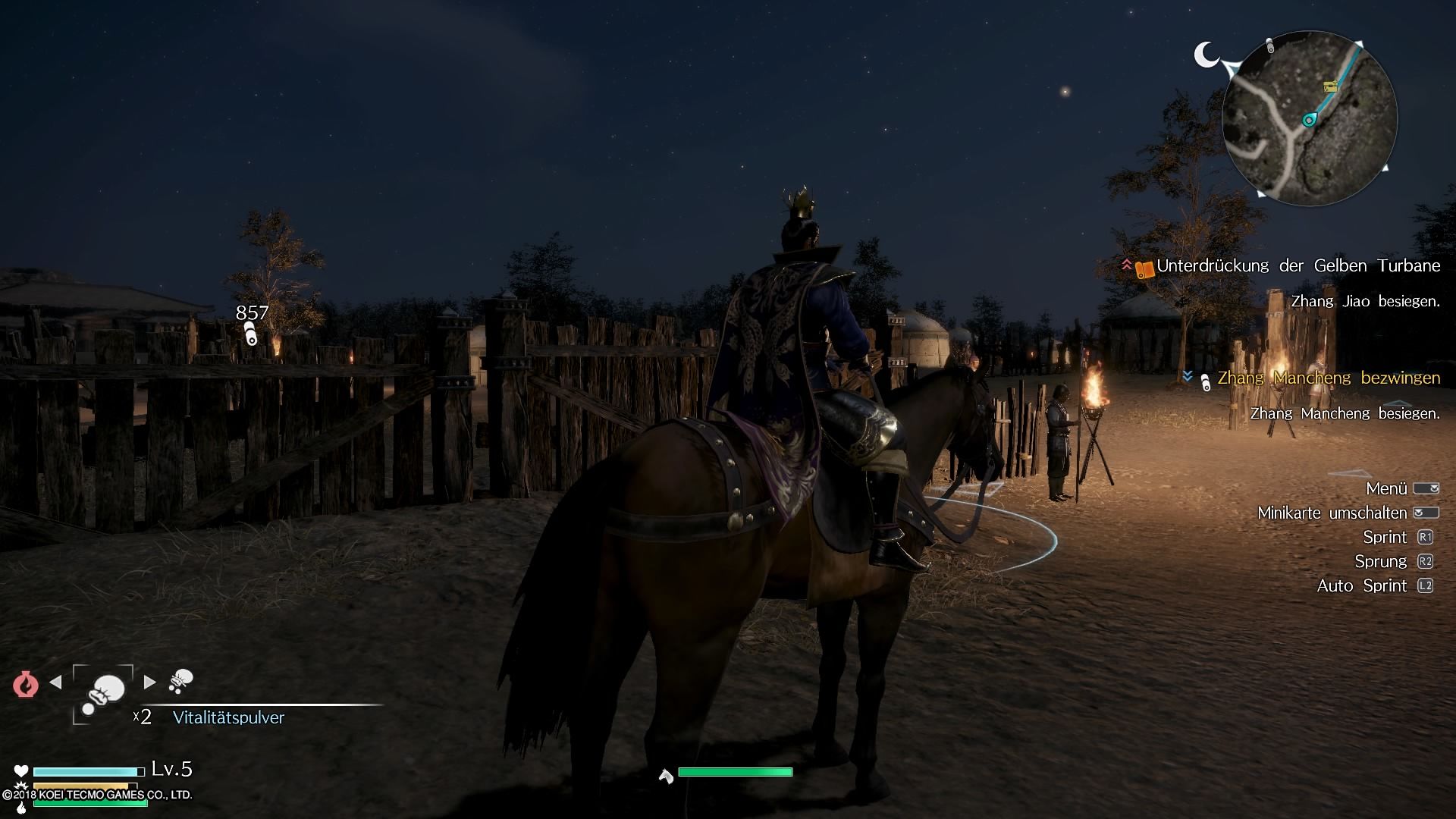Screen dimensions: 1456x819
Task: Cycle items with the left arrow
Action: (x=55, y=682)
